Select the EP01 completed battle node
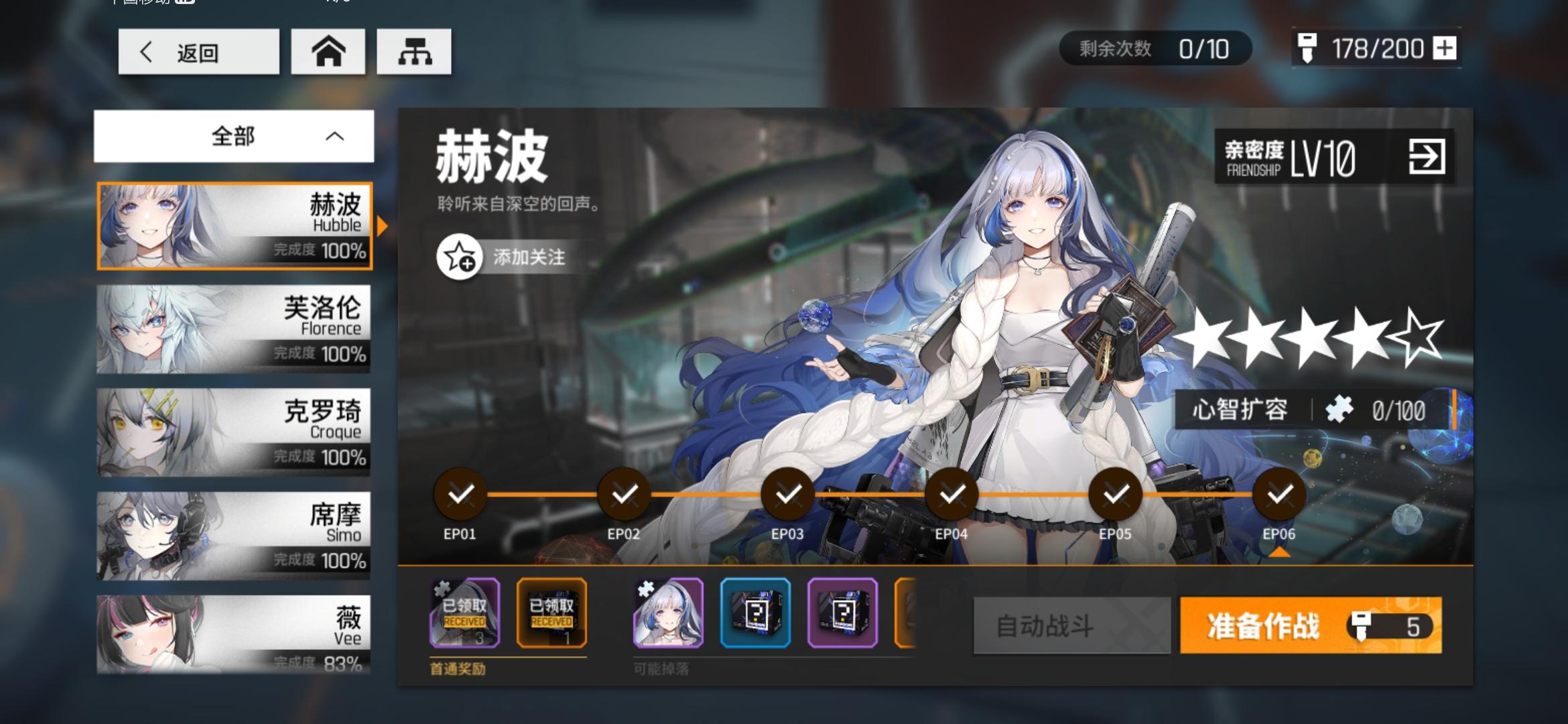 (x=462, y=495)
